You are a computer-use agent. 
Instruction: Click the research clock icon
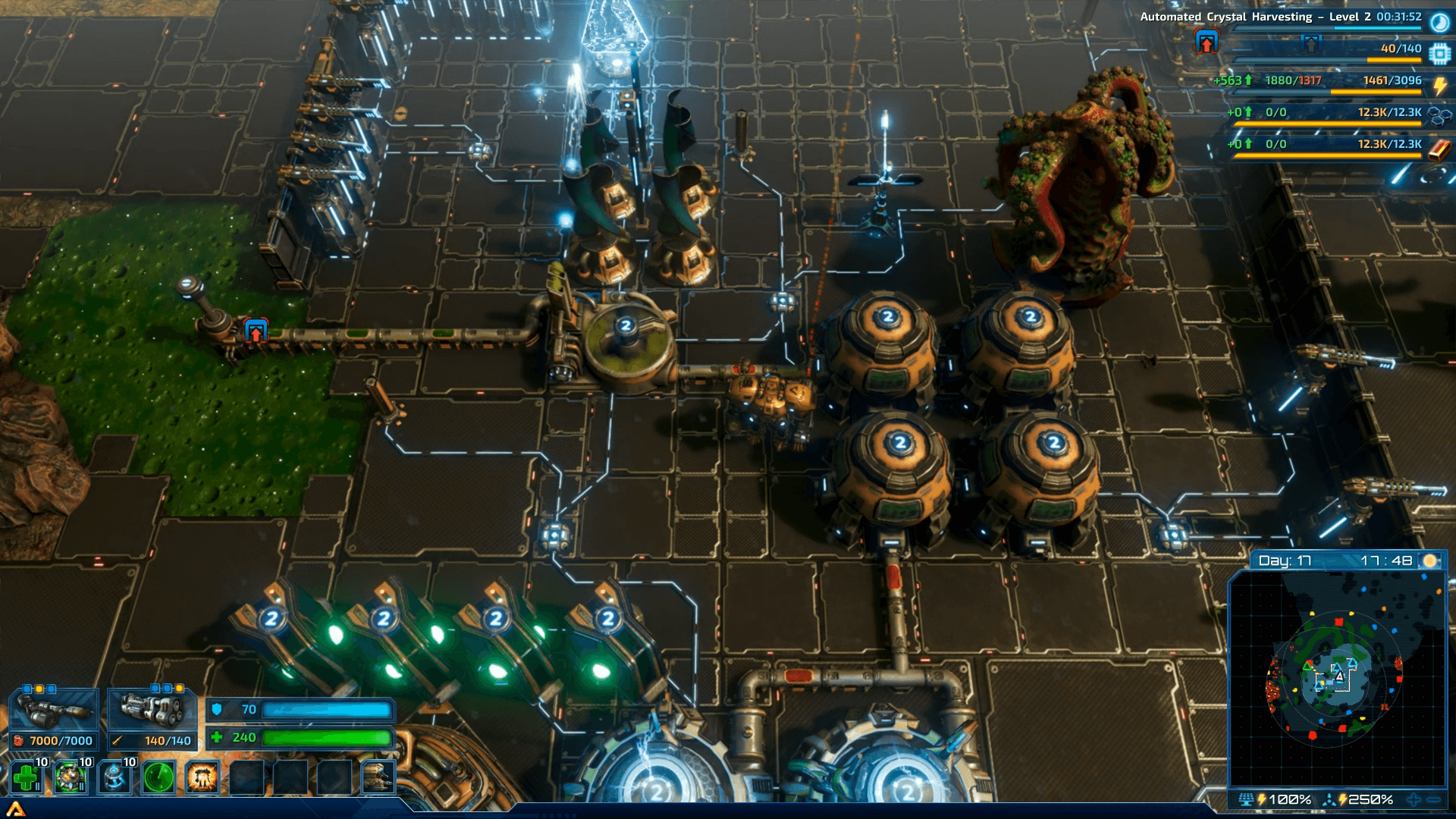click(1439, 22)
